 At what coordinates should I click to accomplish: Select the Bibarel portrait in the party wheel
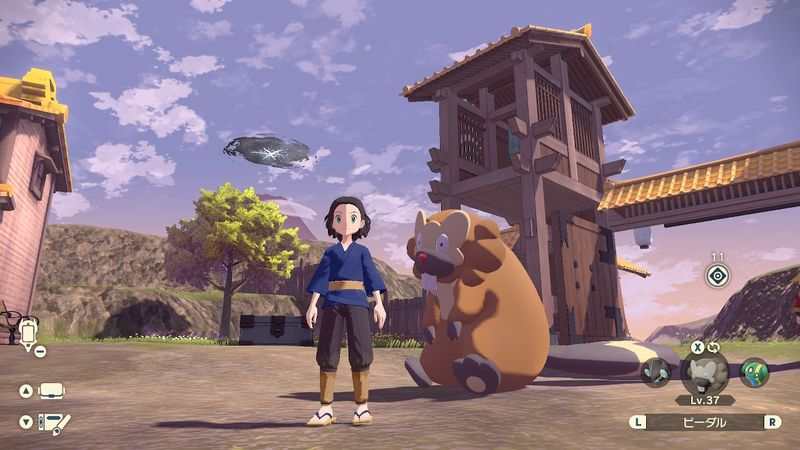pyautogui.click(x=704, y=372)
